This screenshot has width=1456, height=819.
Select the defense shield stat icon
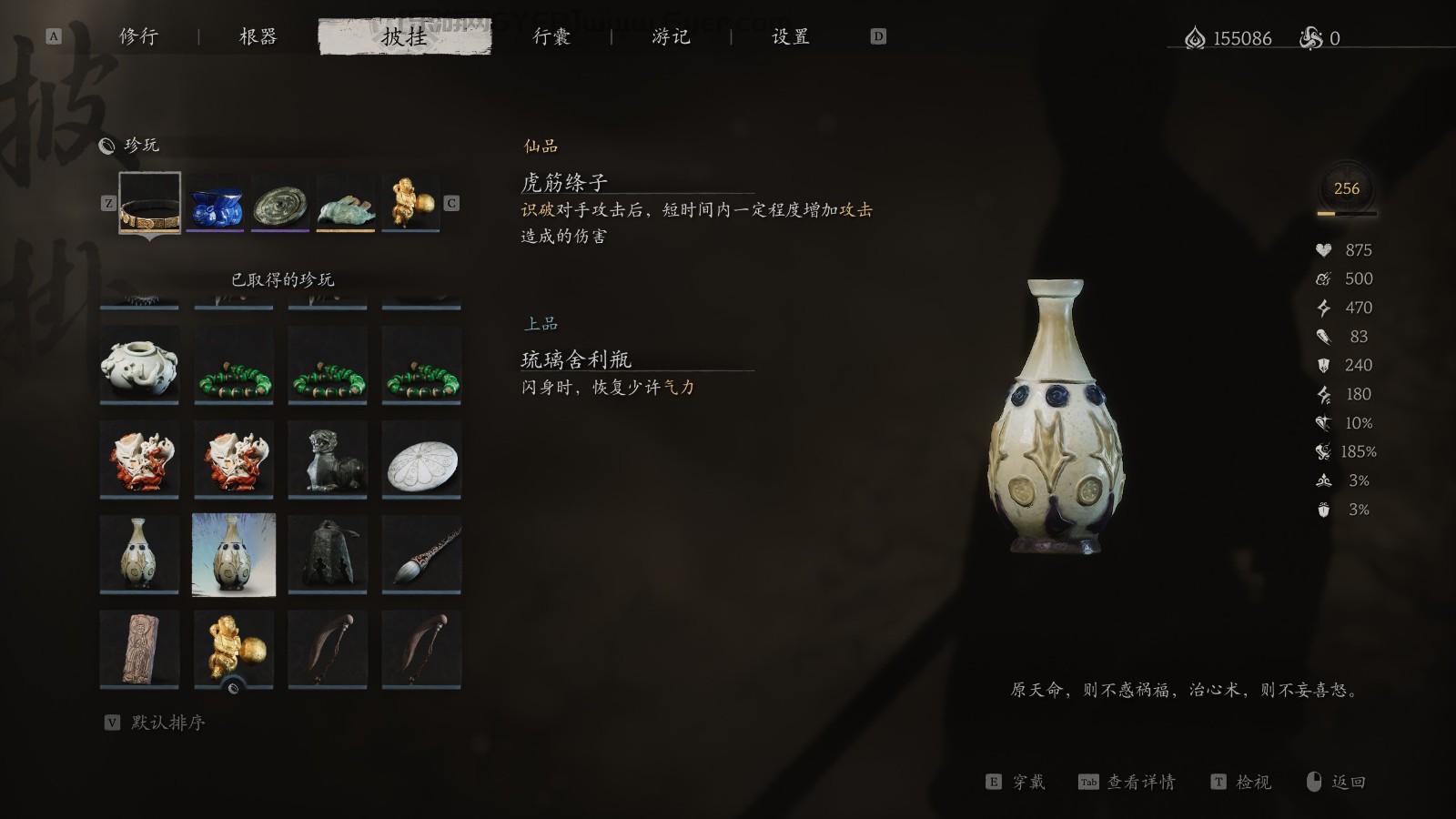[1324, 365]
